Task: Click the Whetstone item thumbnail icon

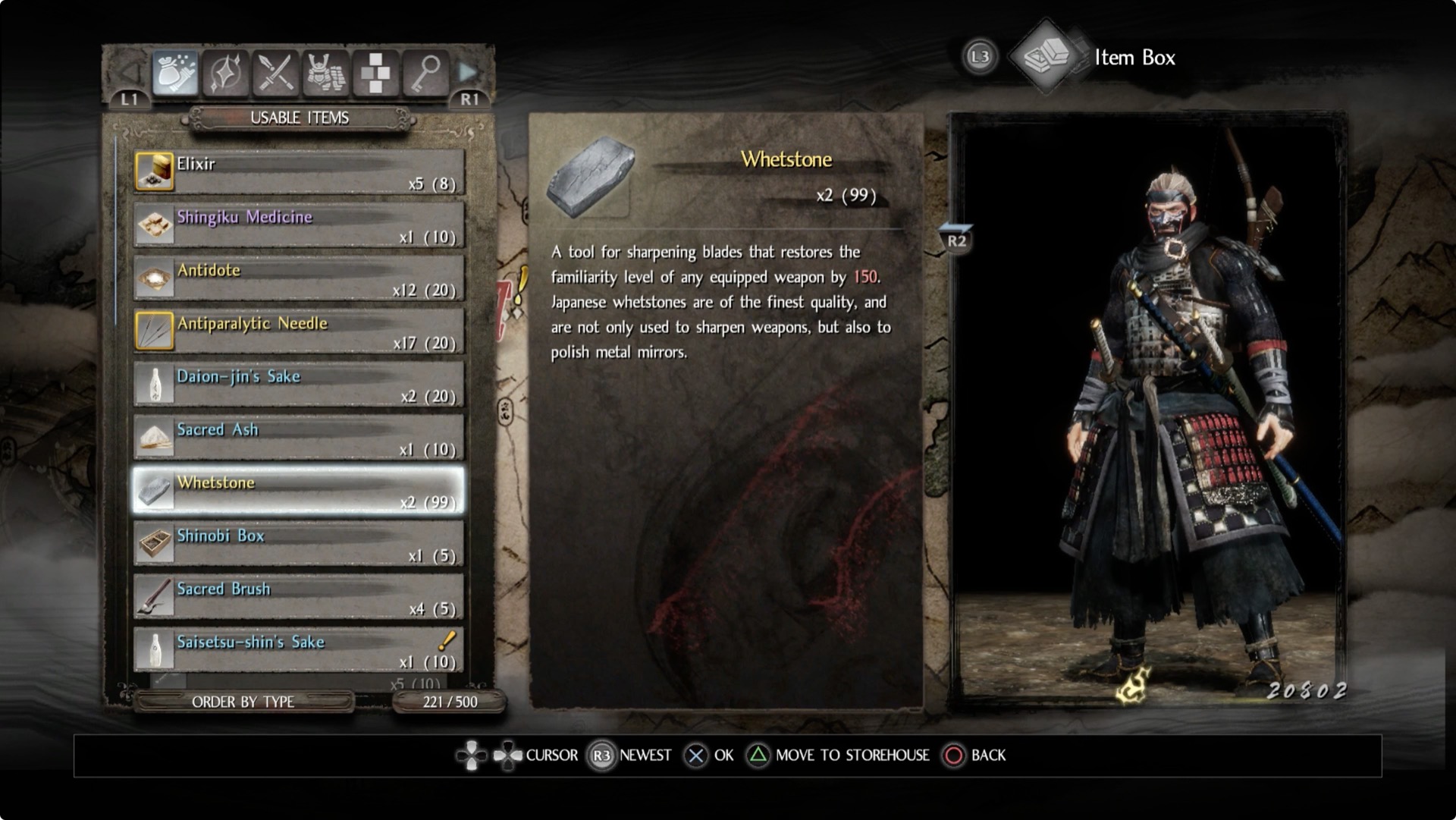Action: point(594,176)
